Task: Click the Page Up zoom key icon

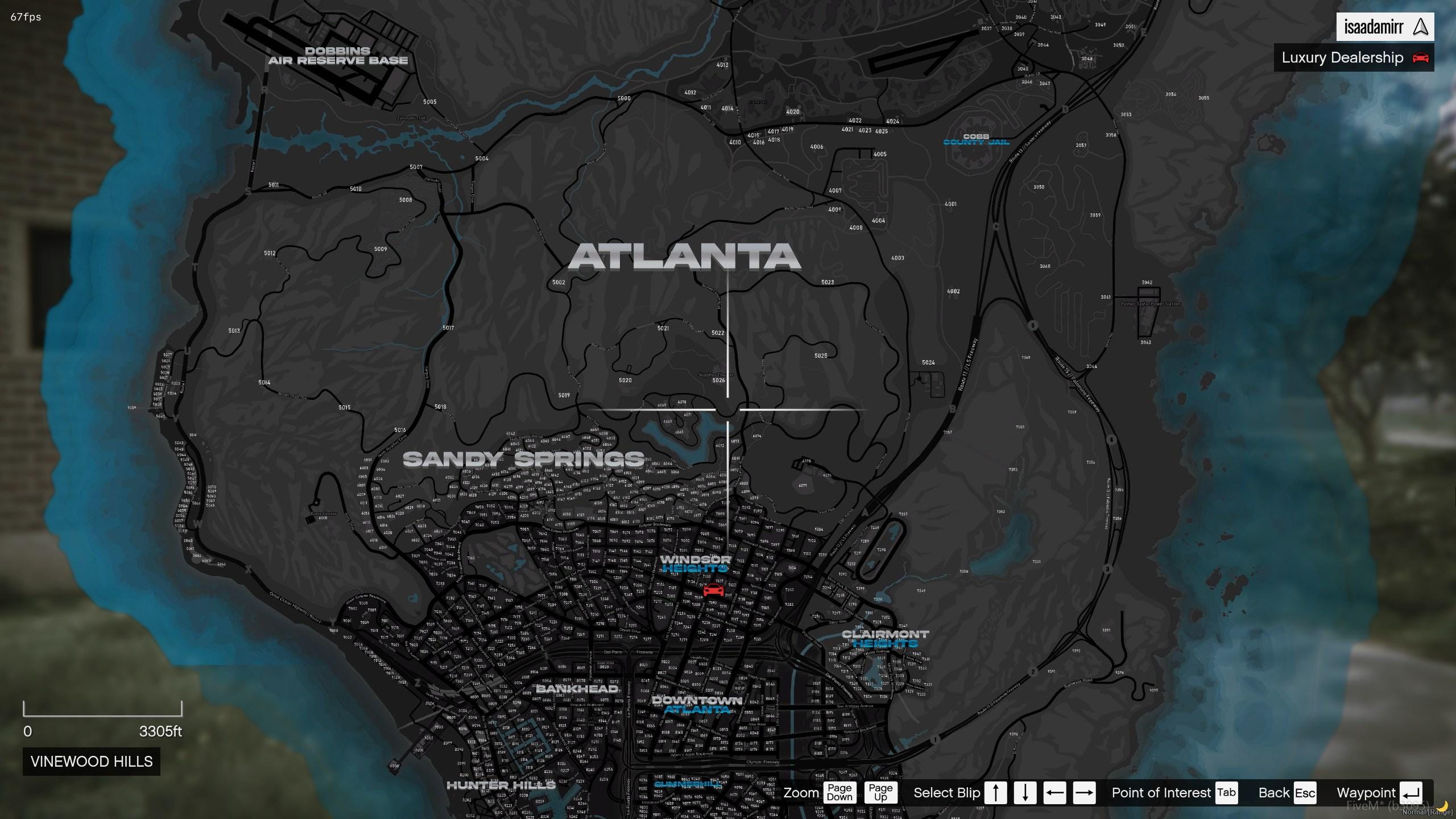Action: click(881, 792)
